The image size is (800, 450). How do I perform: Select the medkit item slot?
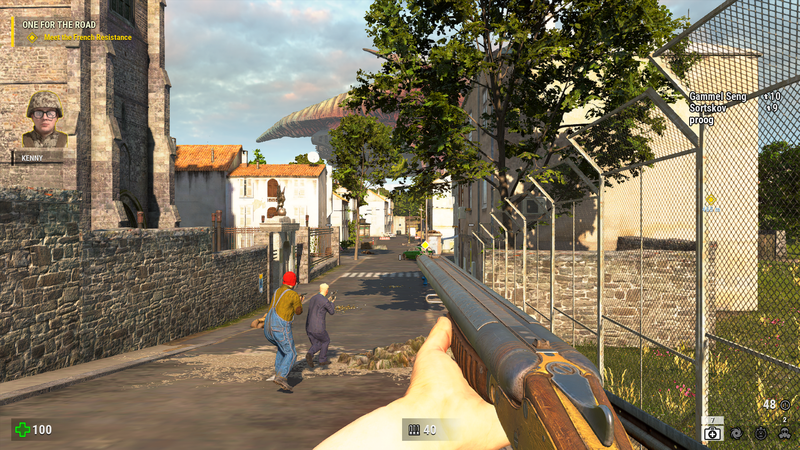tap(713, 432)
